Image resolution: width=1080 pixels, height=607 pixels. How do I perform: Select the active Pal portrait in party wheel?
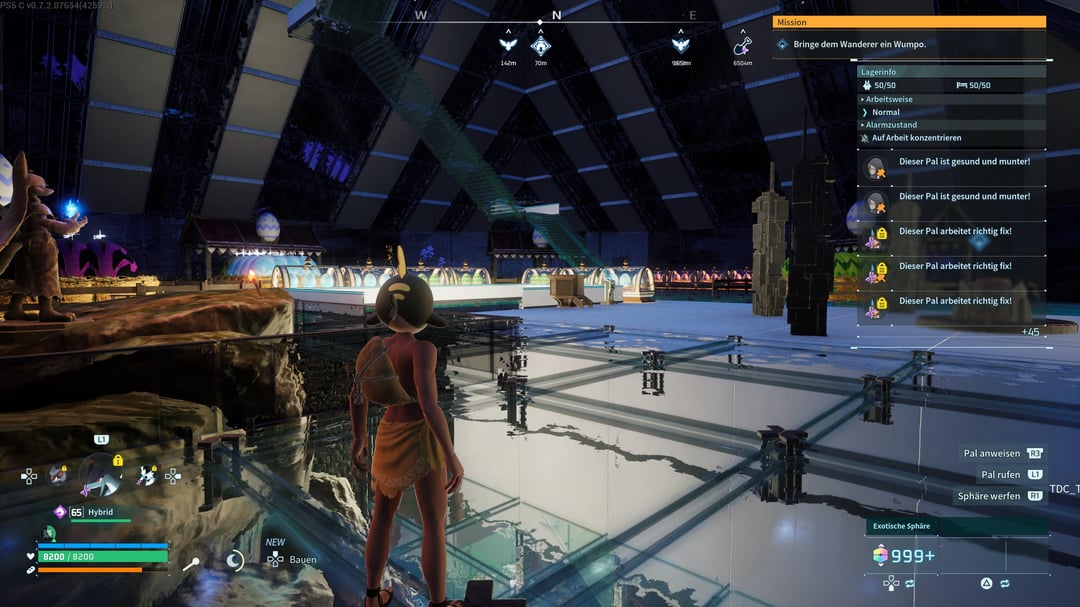[x=100, y=474]
